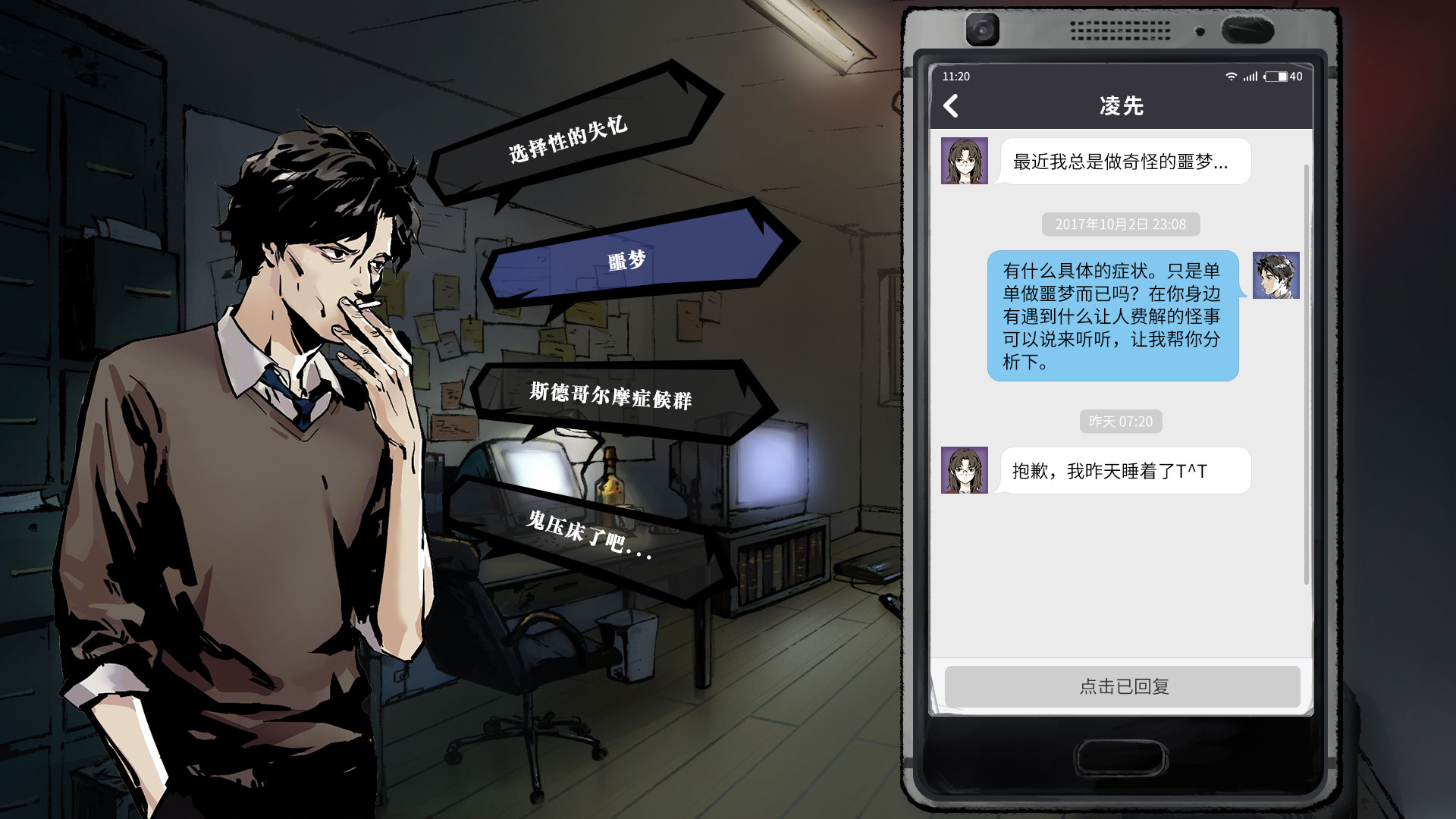This screenshot has height=819, width=1456.
Task: Tap the cellular signal bars icon
Action: (1252, 77)
